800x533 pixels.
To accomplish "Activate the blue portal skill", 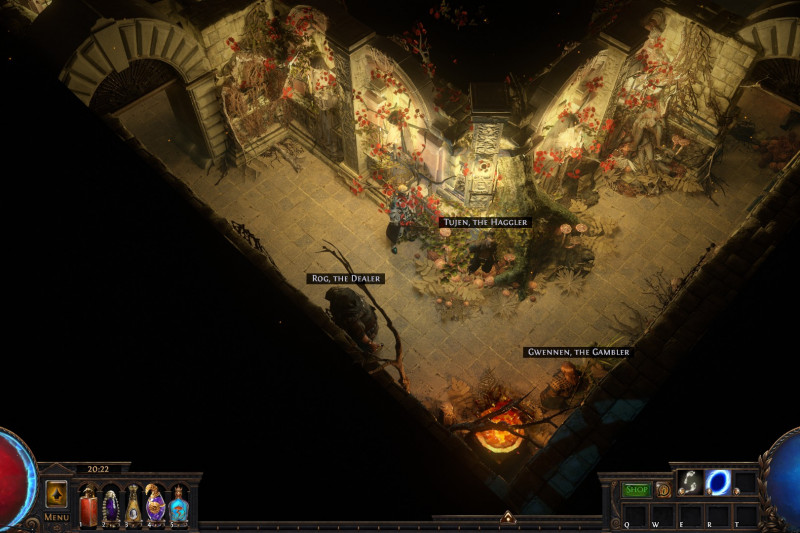I will pyautogui.click(x=718, y=483).
